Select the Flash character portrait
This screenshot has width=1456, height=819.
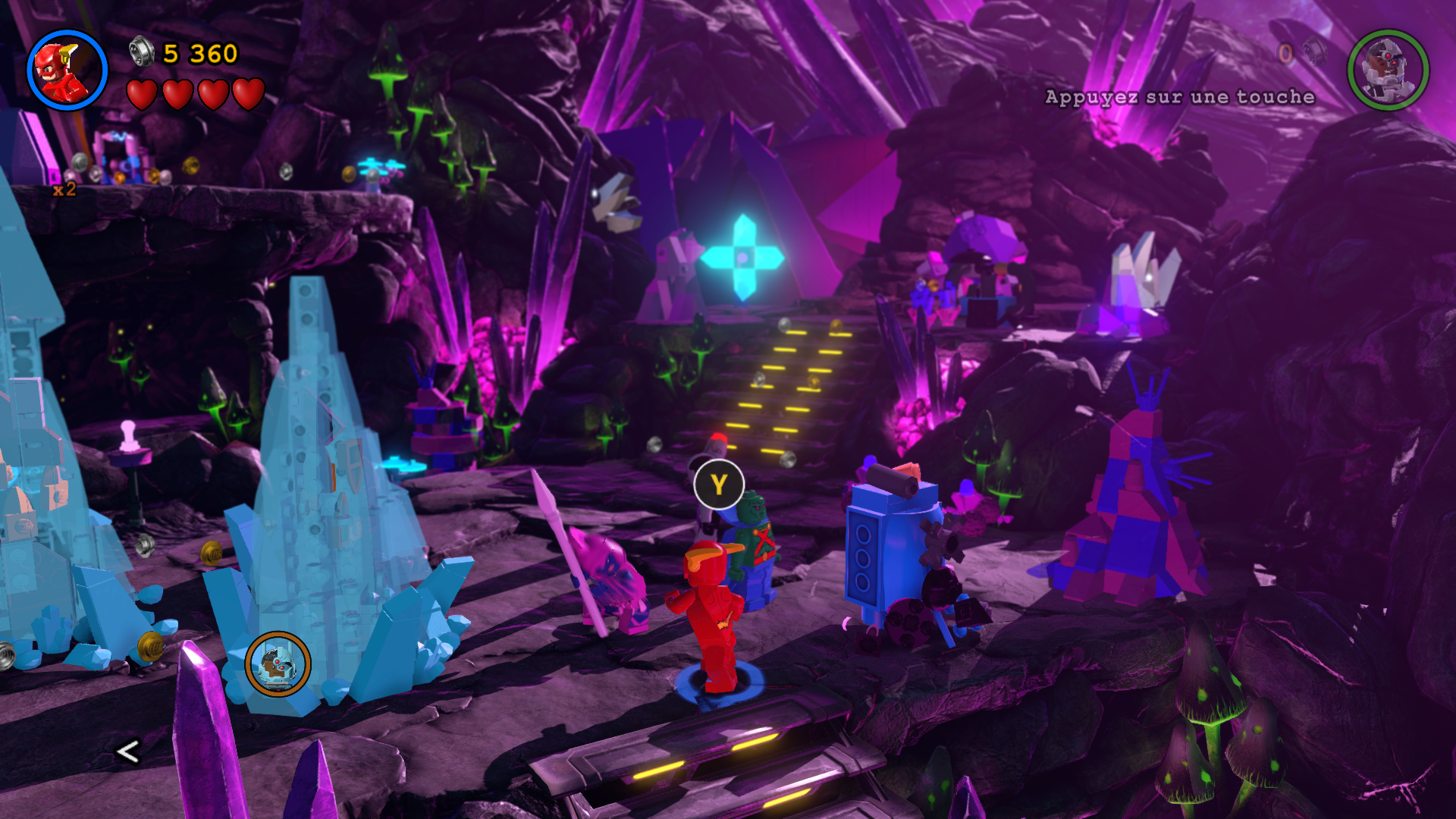click(x=67, y=71)
